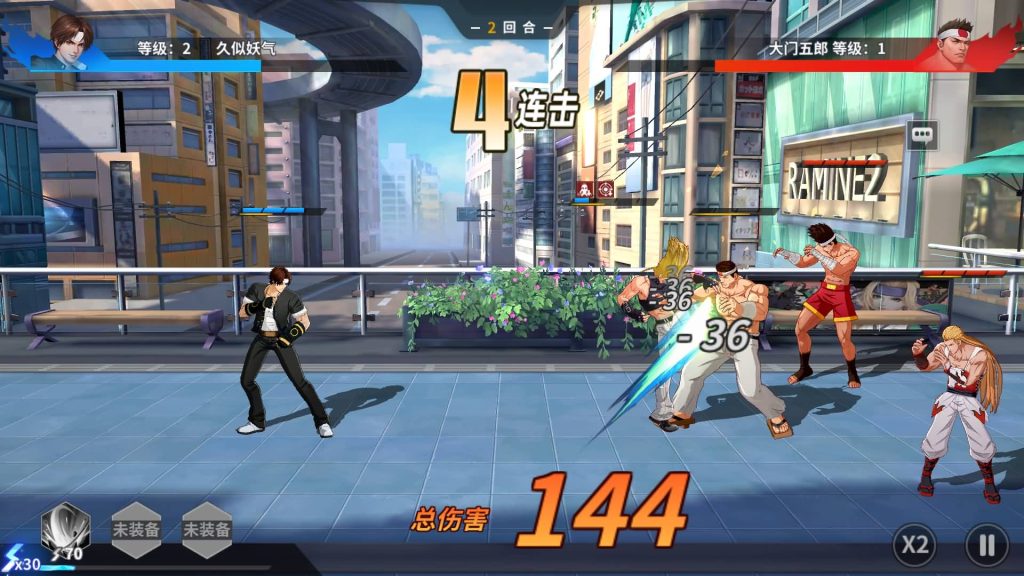Pause the battle
Screen dimensions: 1024x576
pyautogui.click(x=986, y=545)
